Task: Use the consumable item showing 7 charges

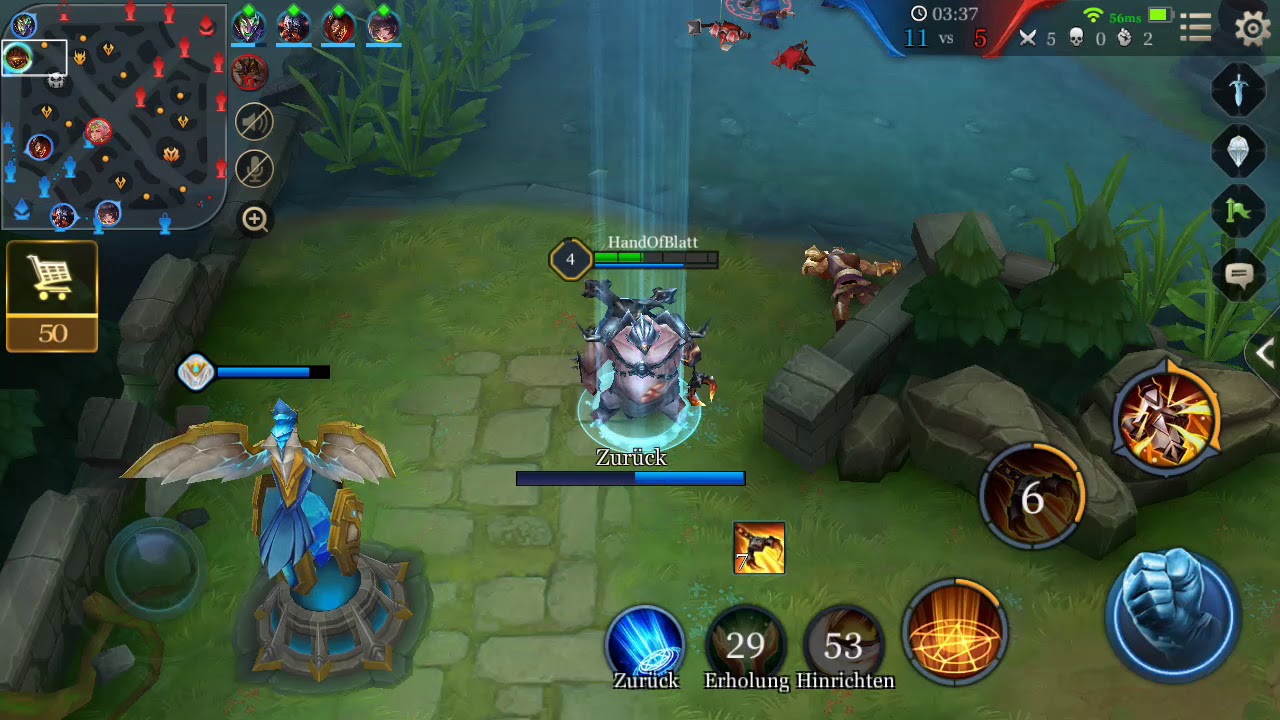Action: pos(760,548)
